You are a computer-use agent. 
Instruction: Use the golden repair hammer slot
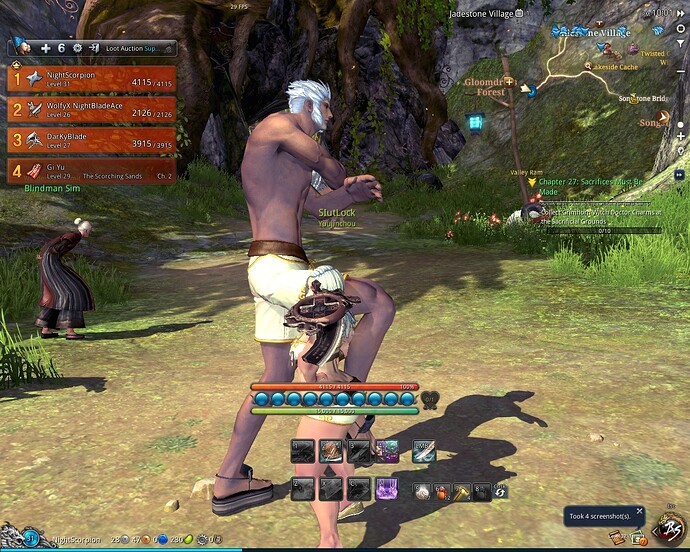click(462, 491)
